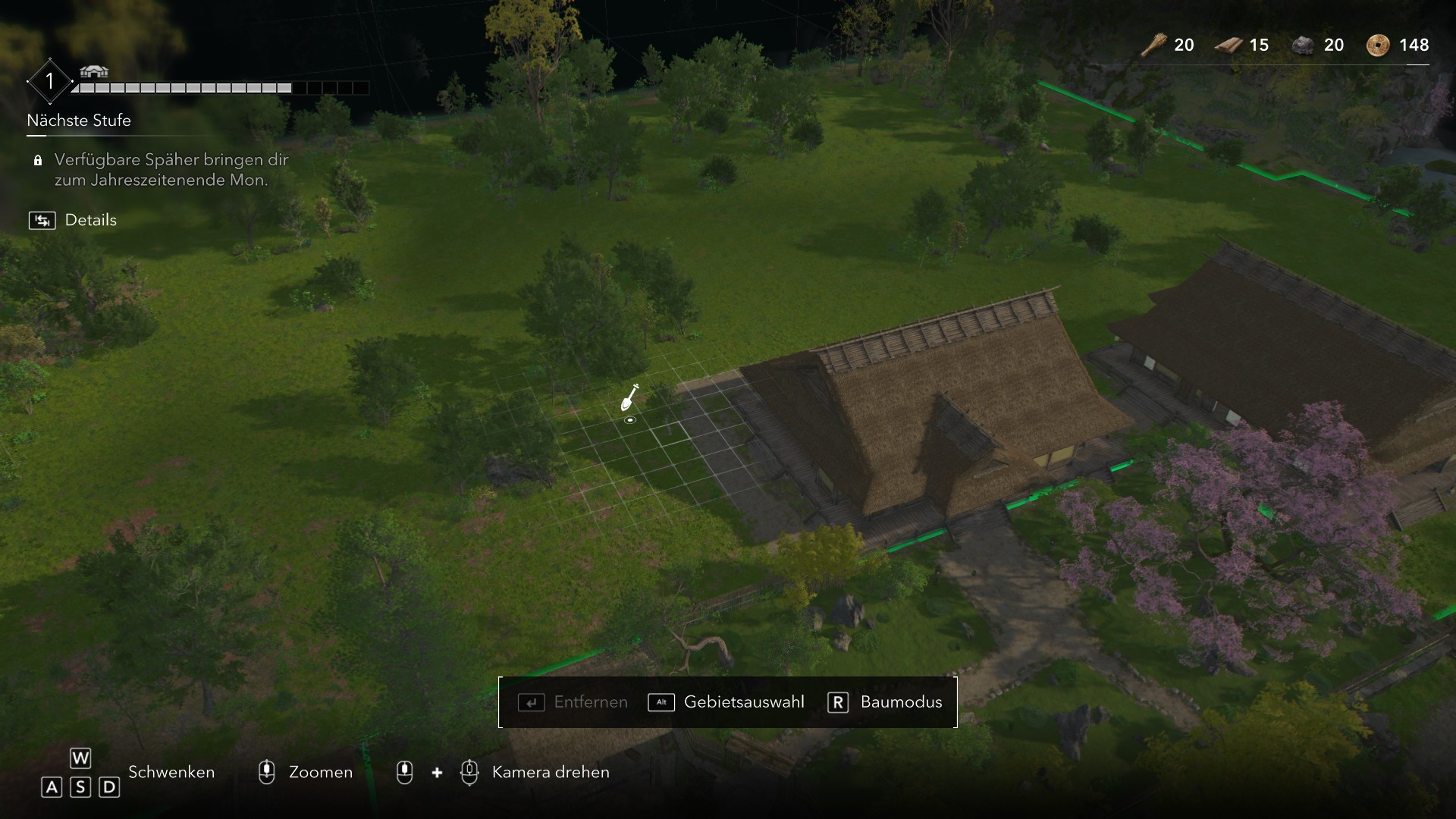
Task: Click the mouse icon next to Zoomen
Action: (266, 772)
